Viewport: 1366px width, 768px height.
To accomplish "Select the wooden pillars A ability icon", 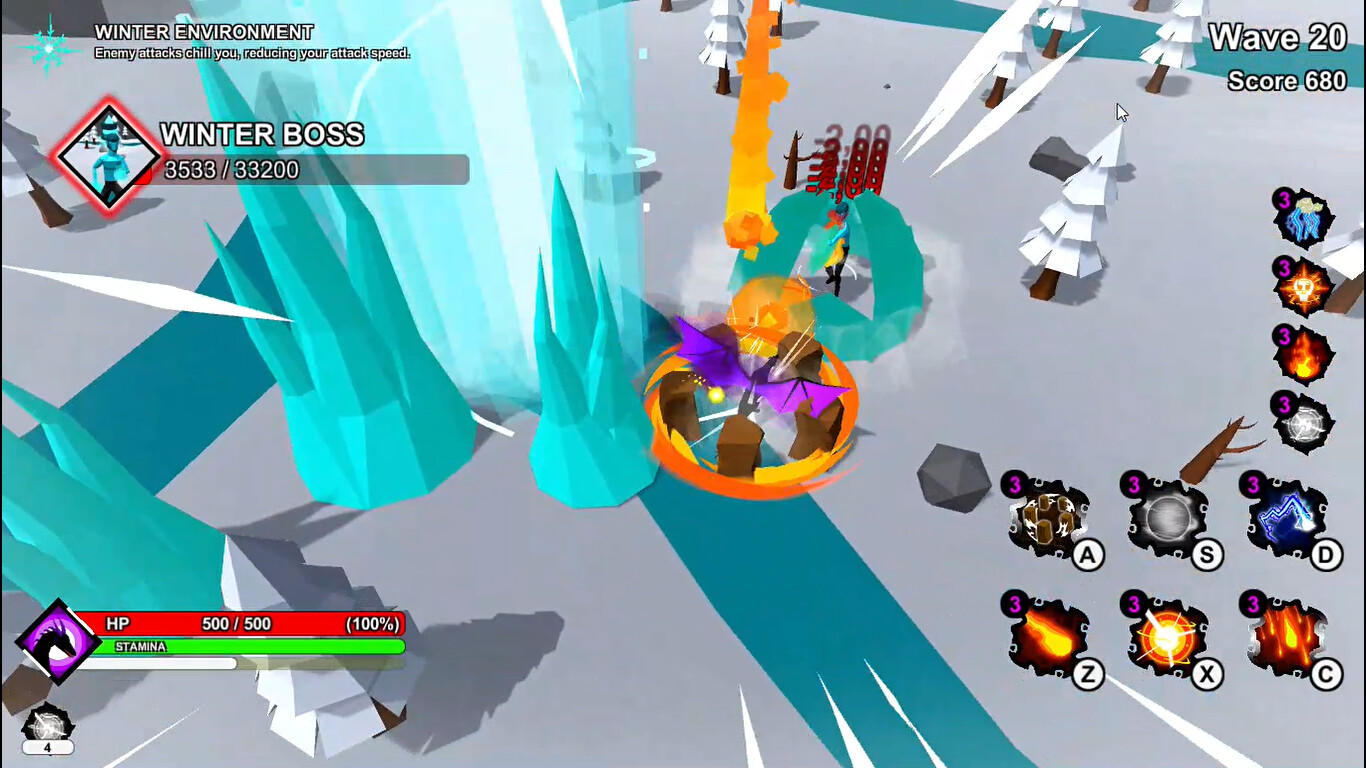I will point(1046,517).
